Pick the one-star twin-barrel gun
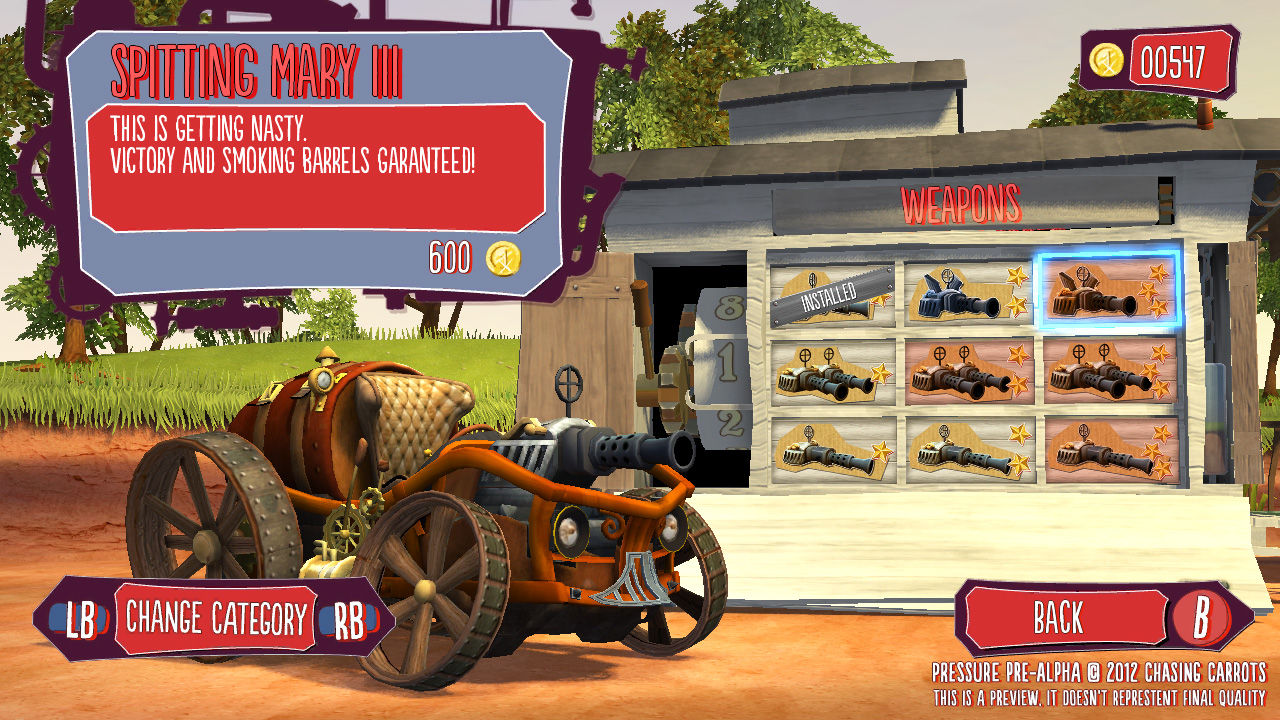Screen dimensions: 1280x720 pos(833,372)
